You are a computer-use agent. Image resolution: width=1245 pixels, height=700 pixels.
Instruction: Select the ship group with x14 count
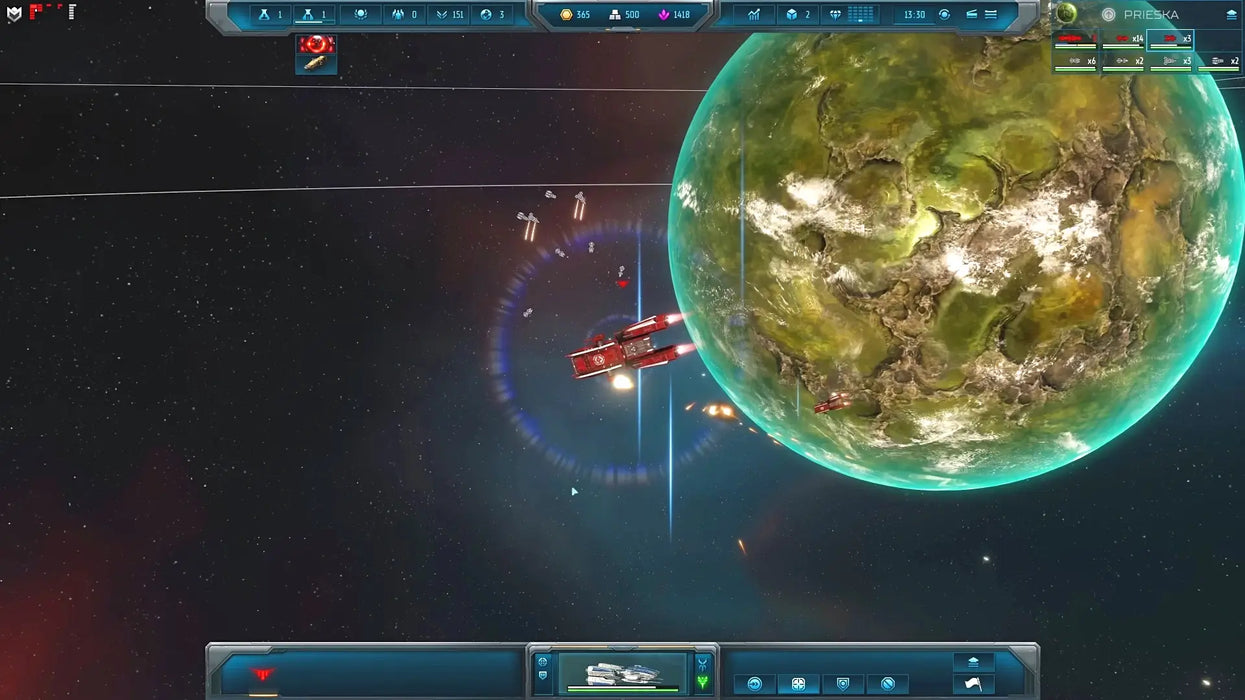pyautogui.click(x=1123, y=40)
